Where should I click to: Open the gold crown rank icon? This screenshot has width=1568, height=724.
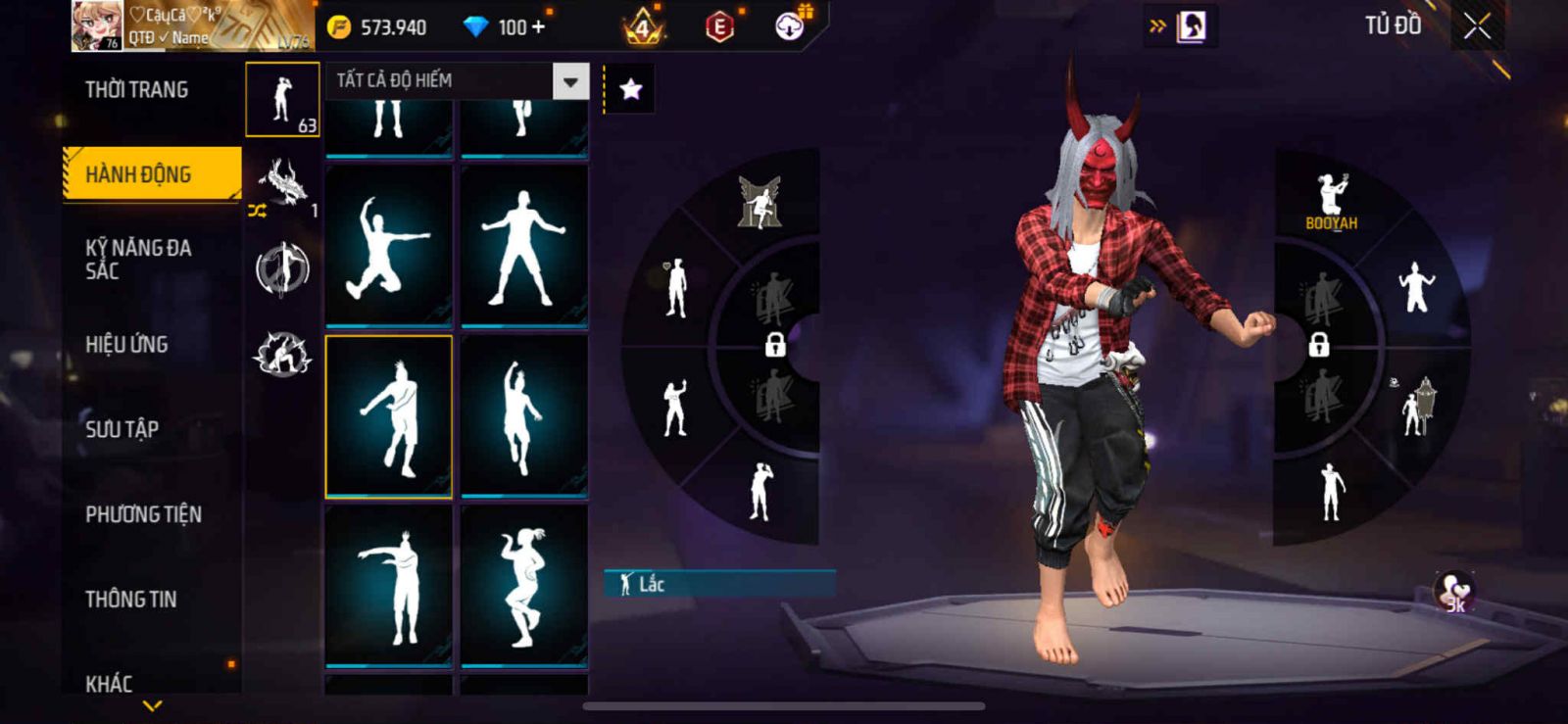(643, 27)
